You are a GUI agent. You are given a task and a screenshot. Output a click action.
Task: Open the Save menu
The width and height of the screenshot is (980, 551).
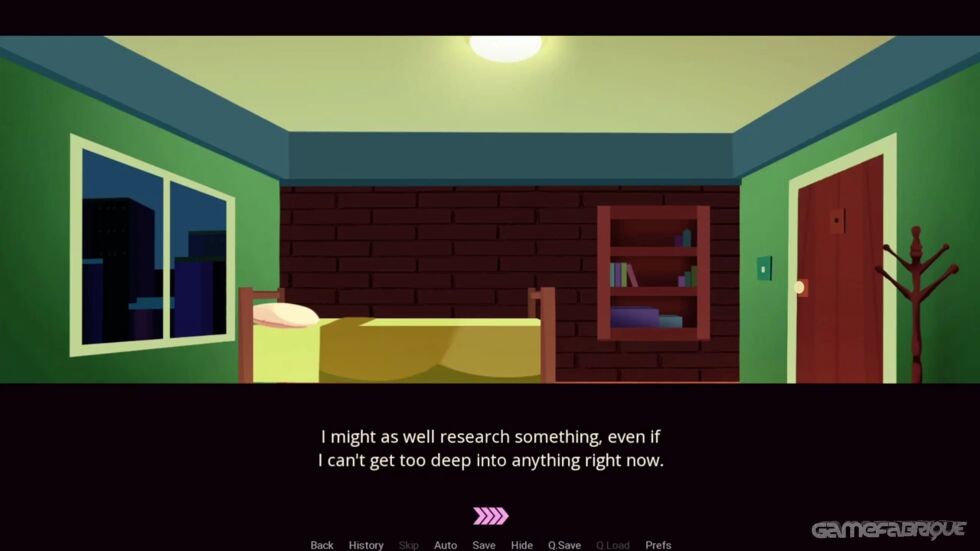(x=484, y=545)
